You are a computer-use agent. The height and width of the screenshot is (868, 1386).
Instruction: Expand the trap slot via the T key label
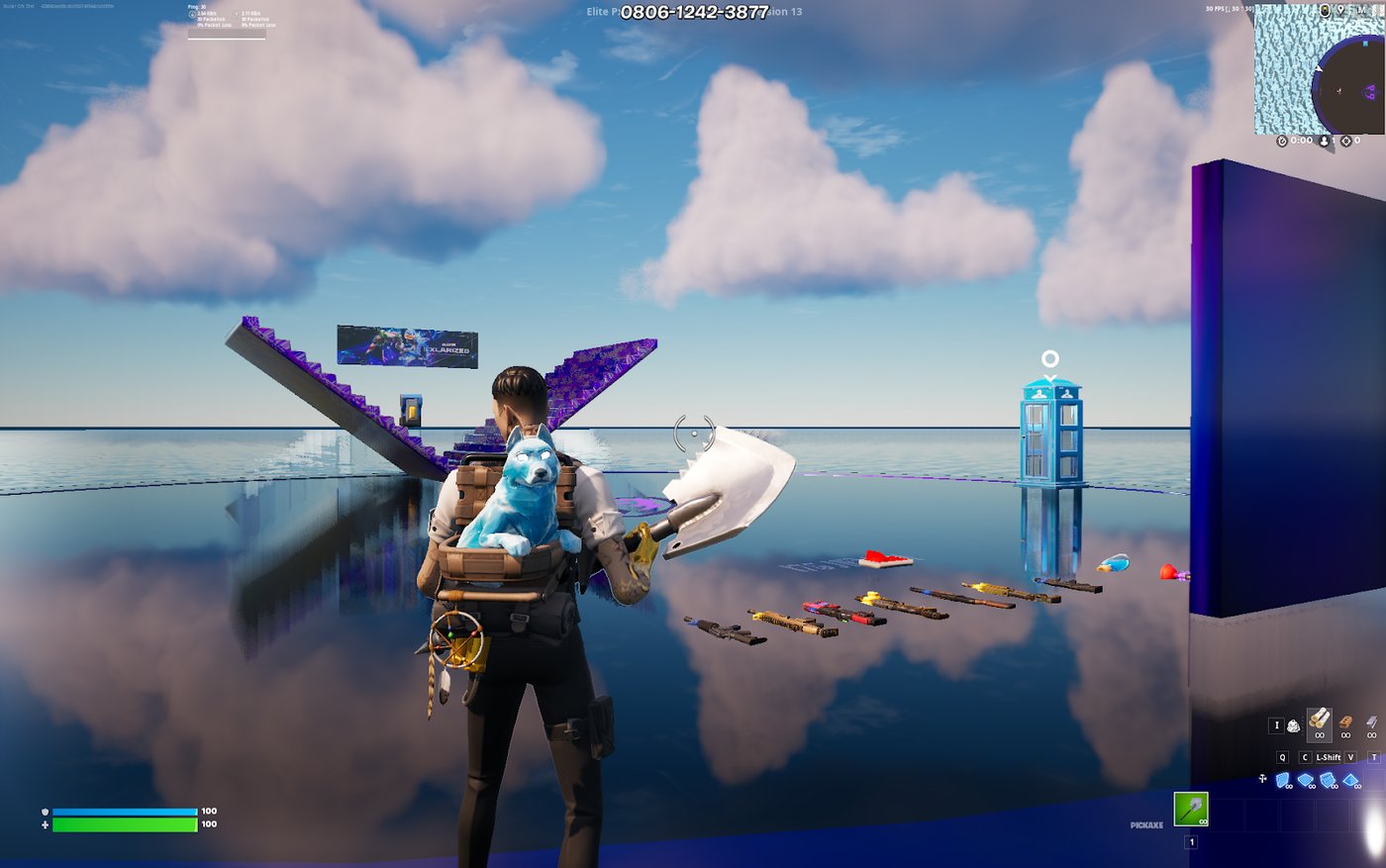pos(1374,757)
